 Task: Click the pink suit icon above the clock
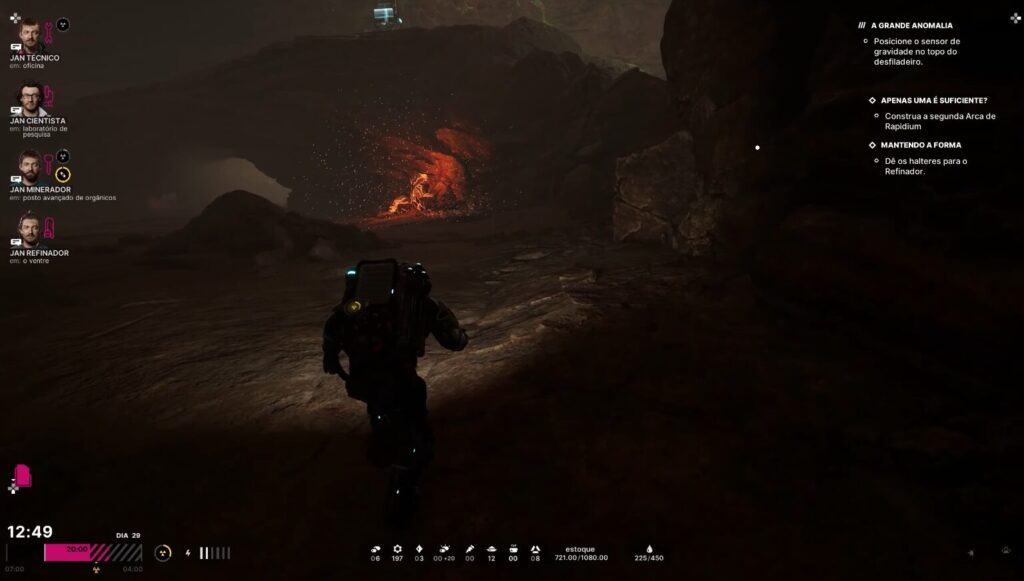pos(22,476)
